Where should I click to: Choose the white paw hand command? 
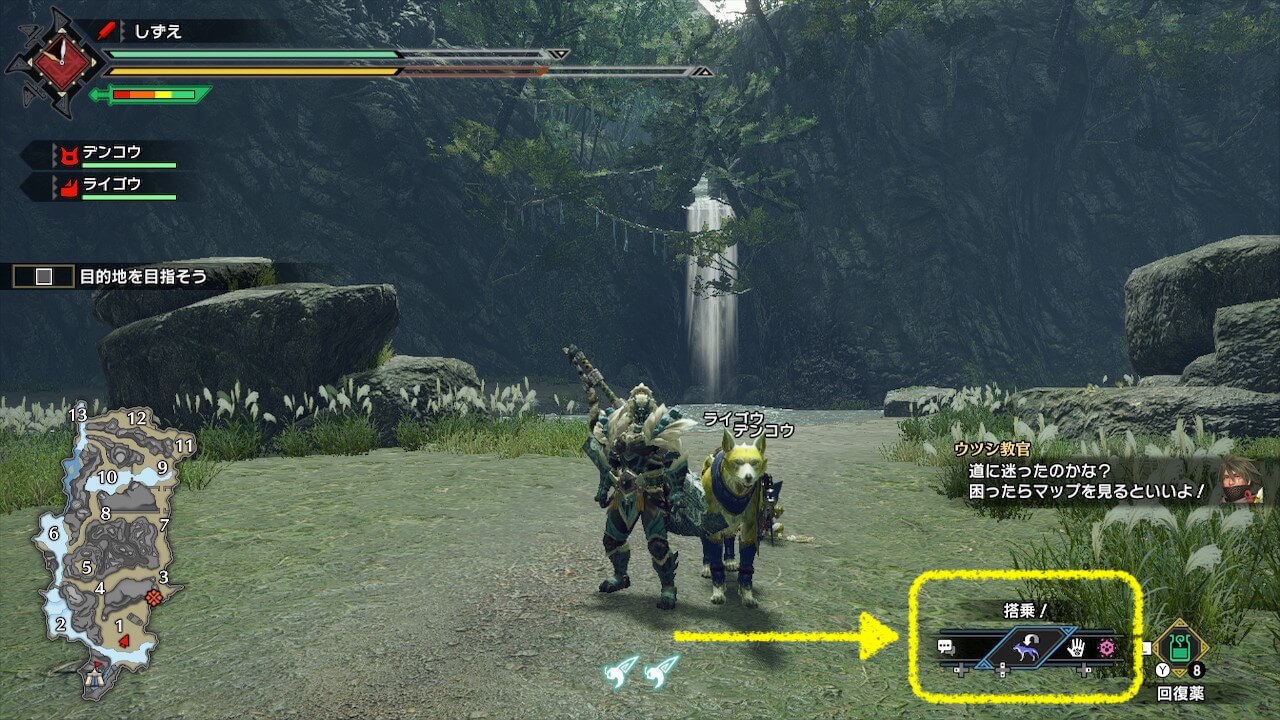coord(1078,648)
